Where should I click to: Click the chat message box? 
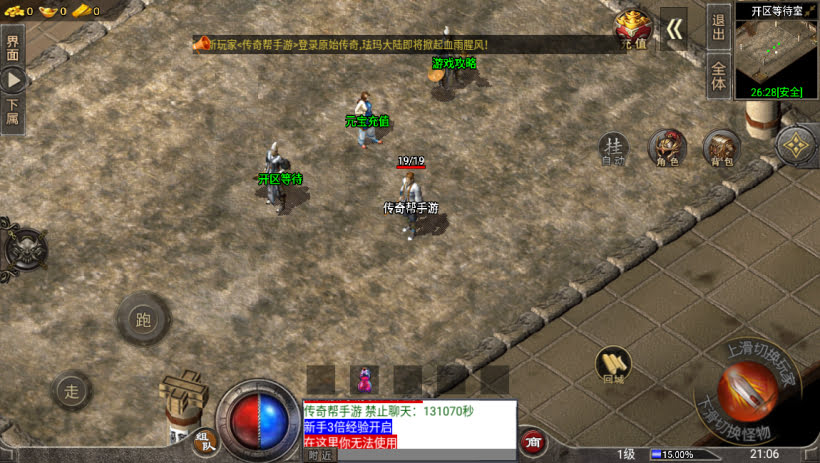[409, 426]
